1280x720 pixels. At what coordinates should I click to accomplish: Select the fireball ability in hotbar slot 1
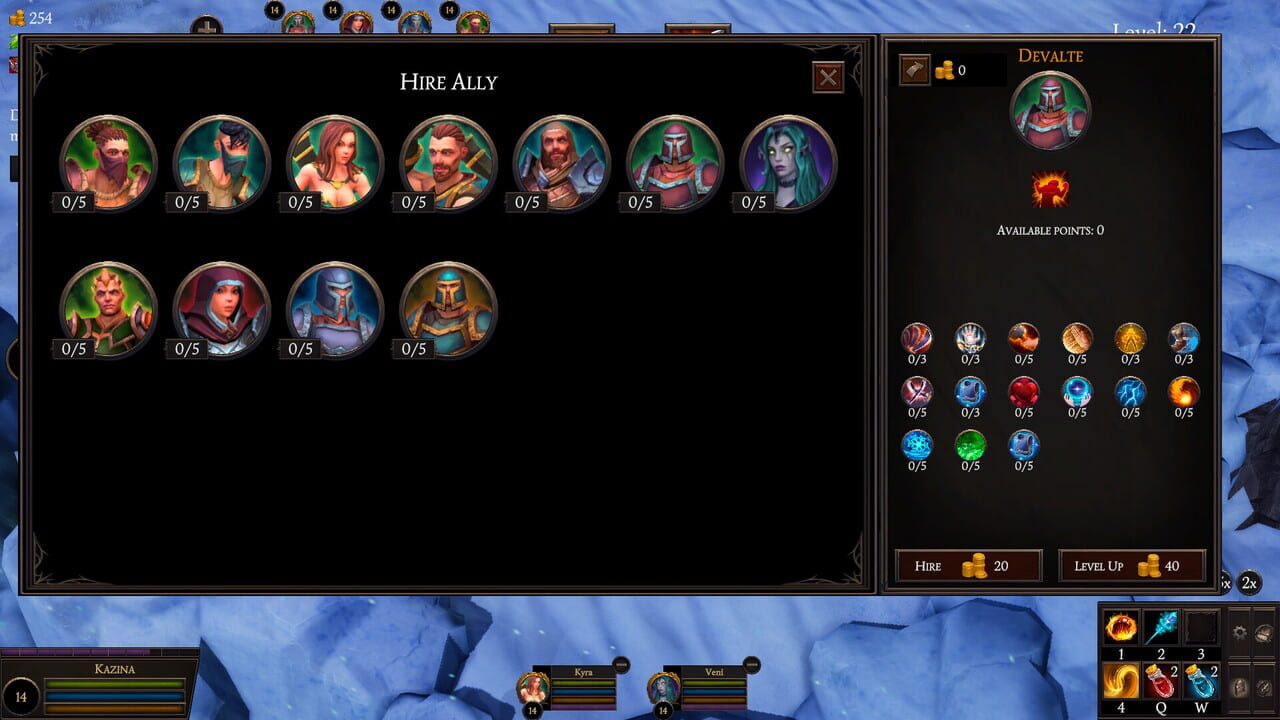click(x=1120, y=628)
